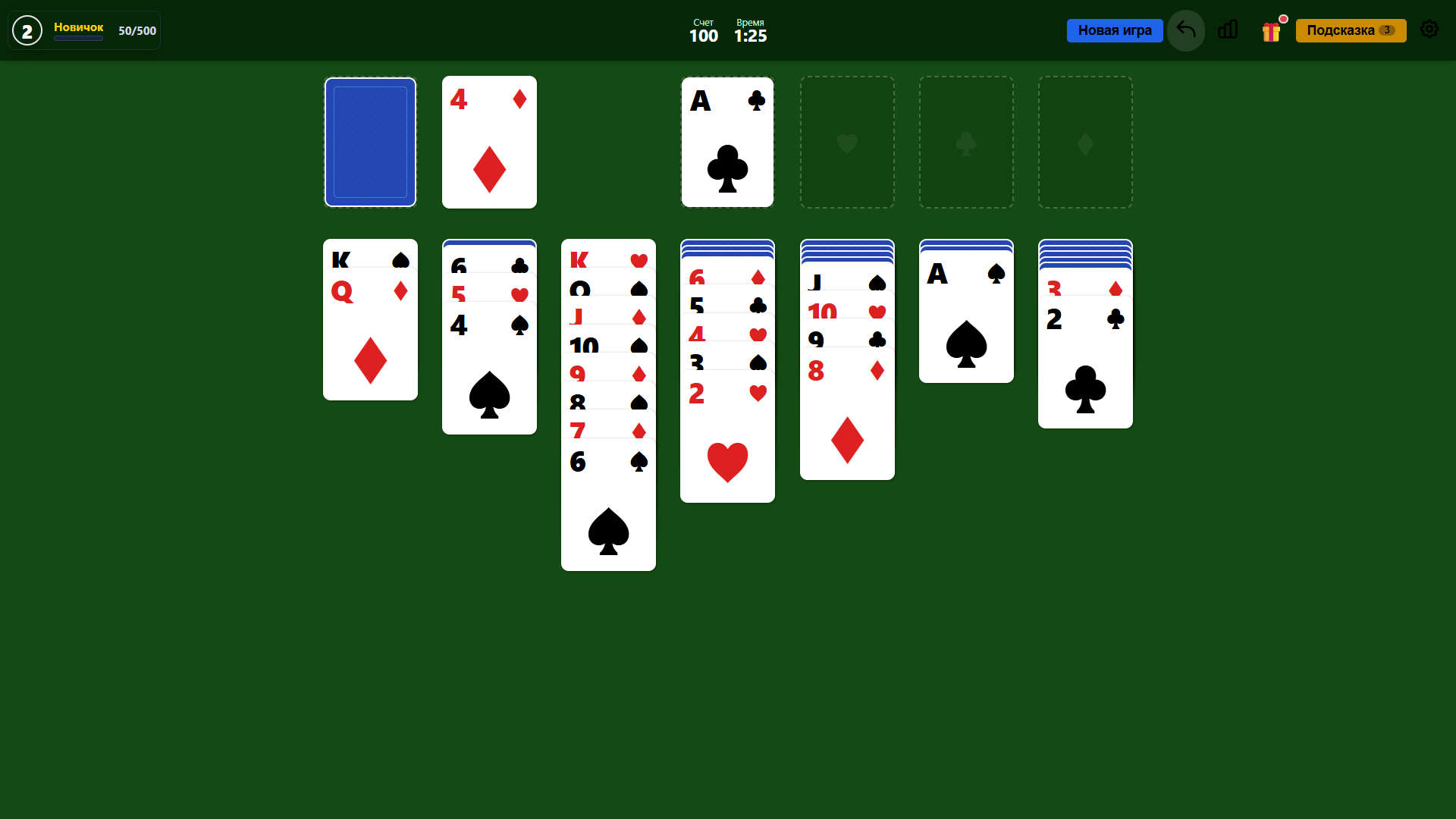
Task: Click the hint counter showing 3
Action: tap(1389, 30)
